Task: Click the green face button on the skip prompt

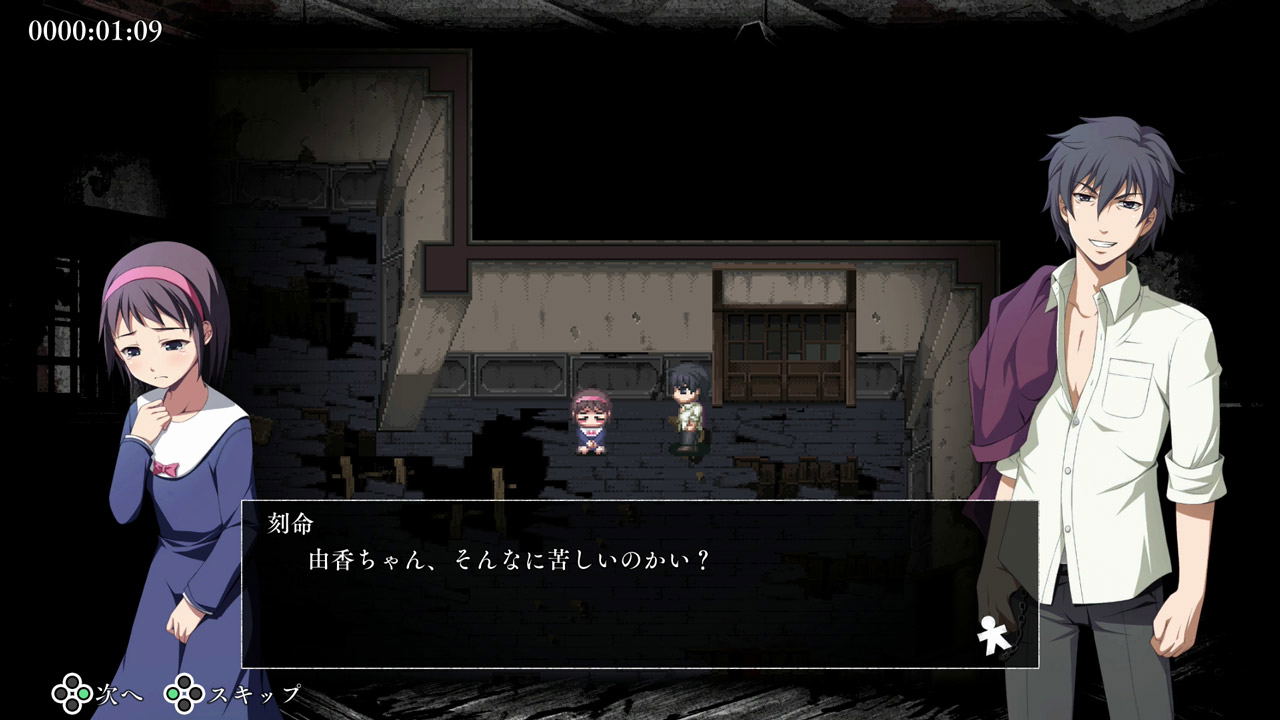Action: click(x=174, y=693)
